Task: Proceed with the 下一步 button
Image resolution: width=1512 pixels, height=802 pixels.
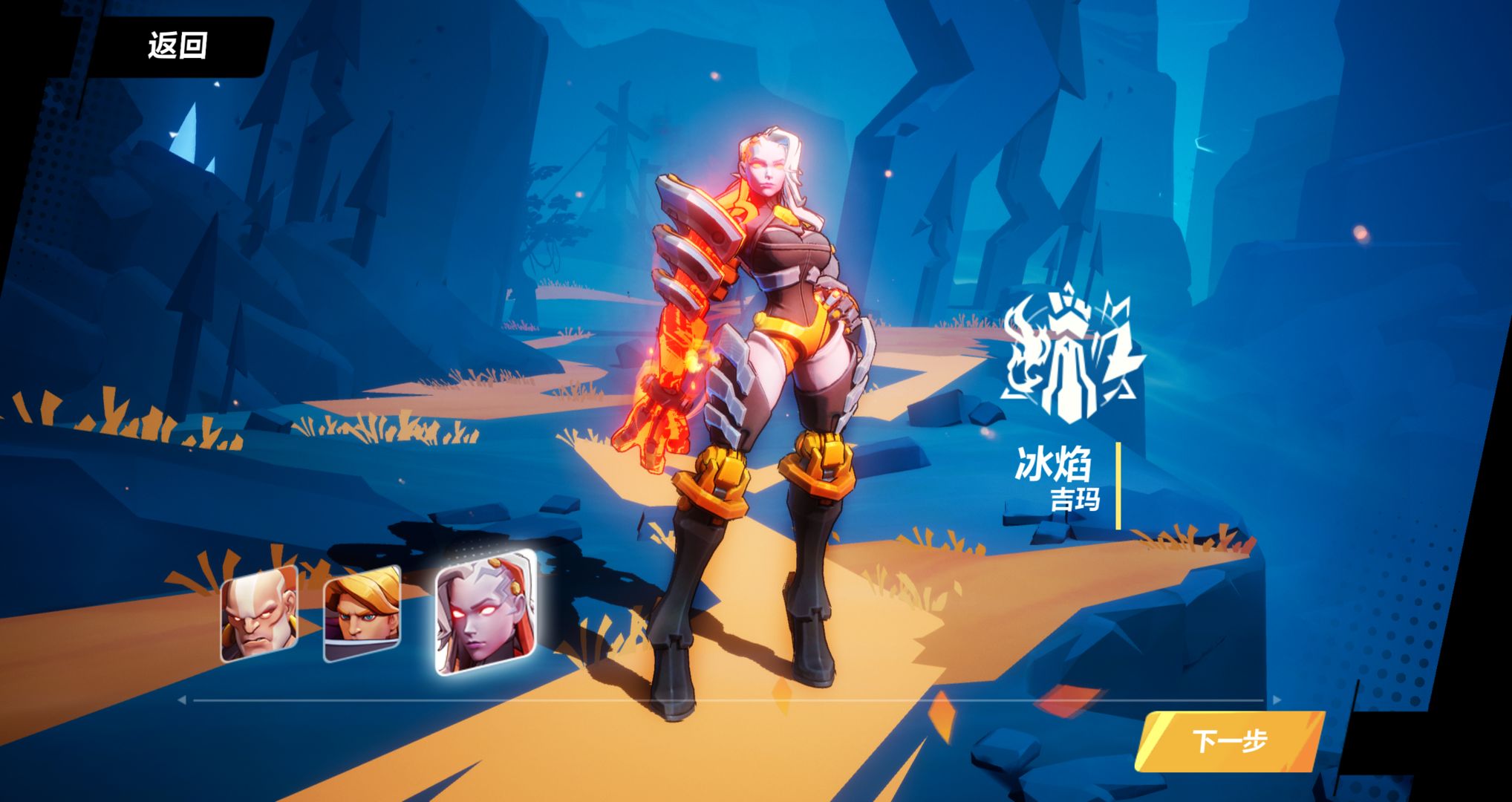Action: pyautogui.click(x=1229, y=740)
